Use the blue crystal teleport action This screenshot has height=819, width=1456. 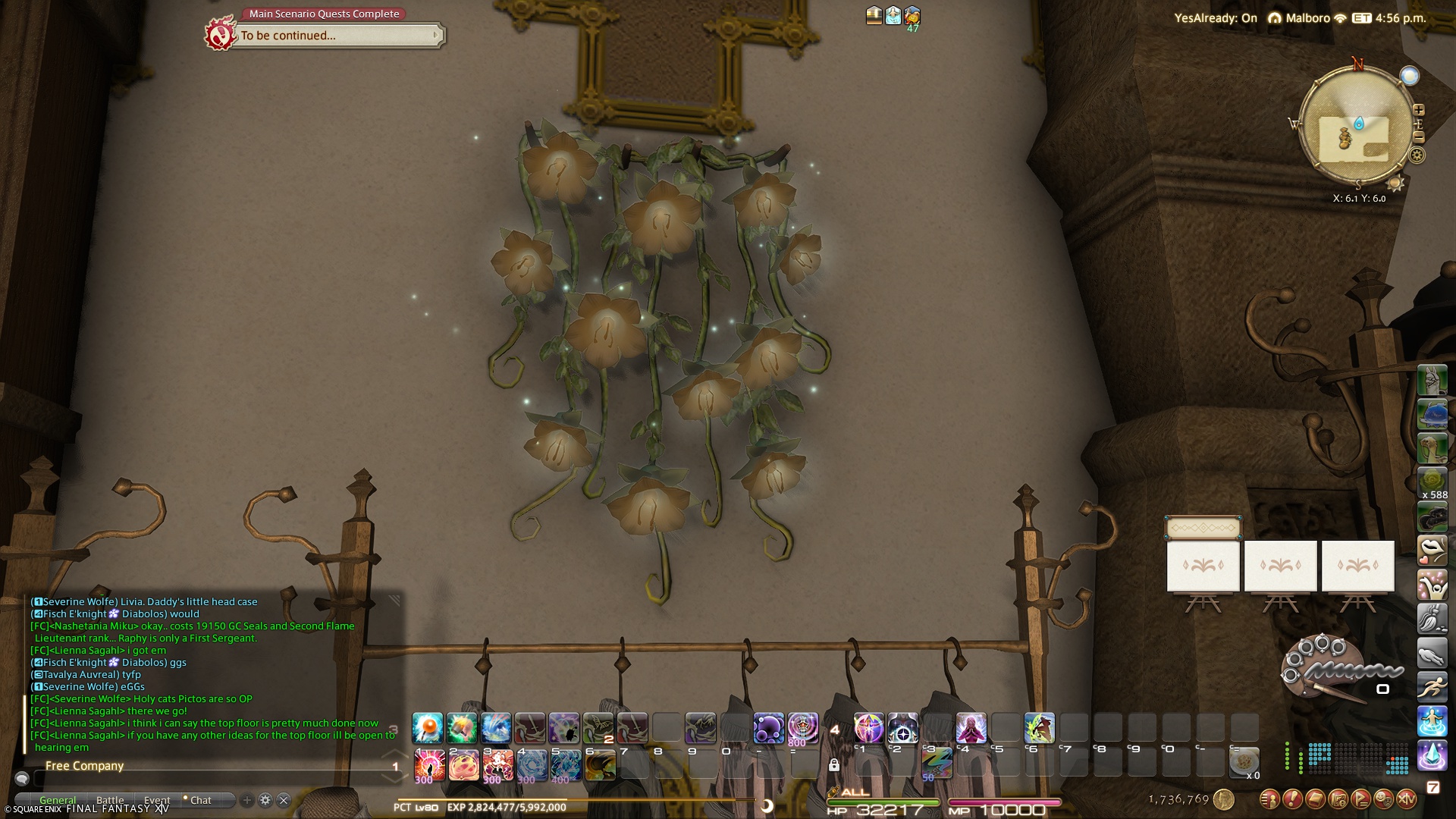1432,756
